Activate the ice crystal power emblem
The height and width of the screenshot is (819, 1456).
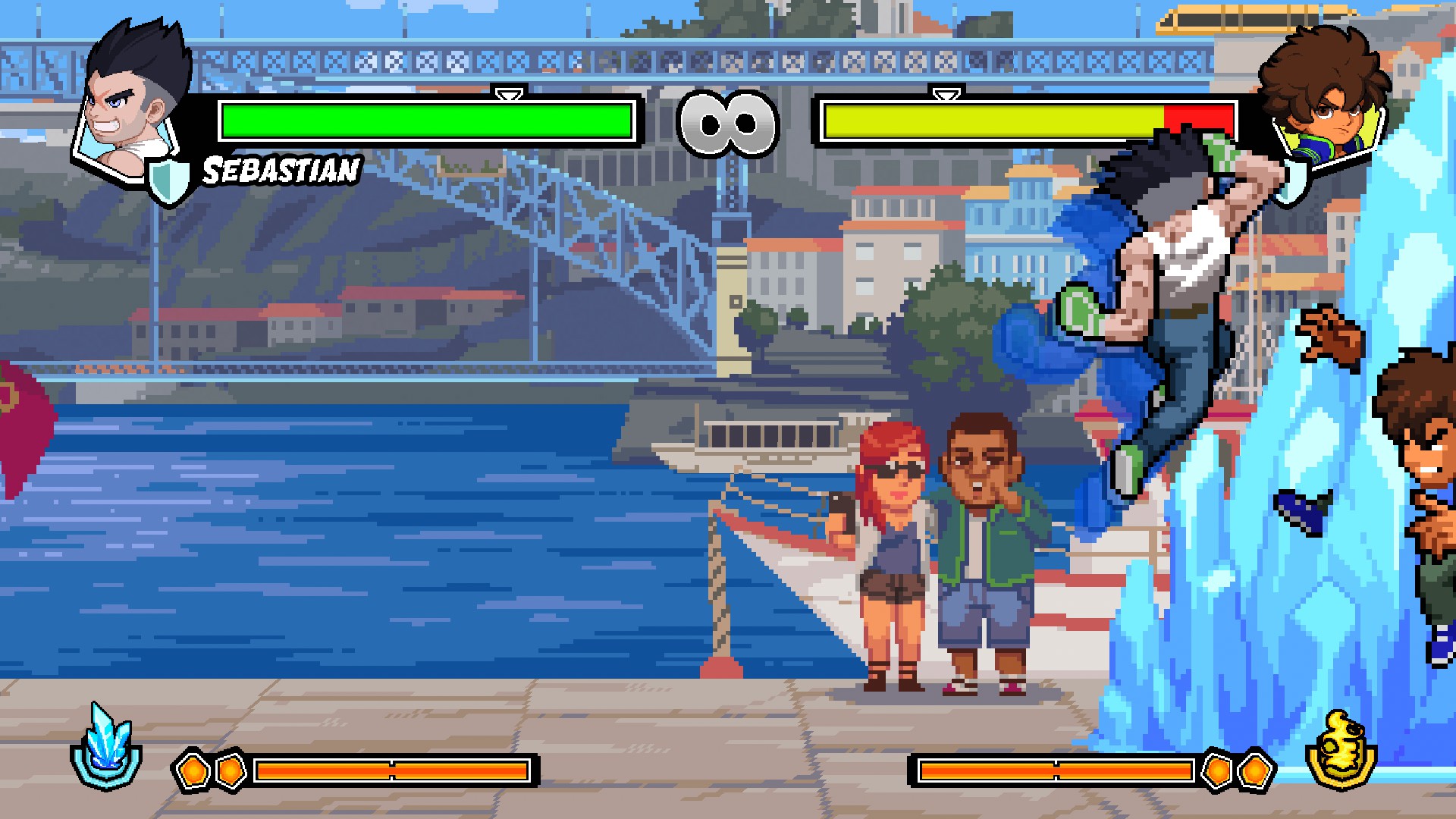tap(107, 747)
